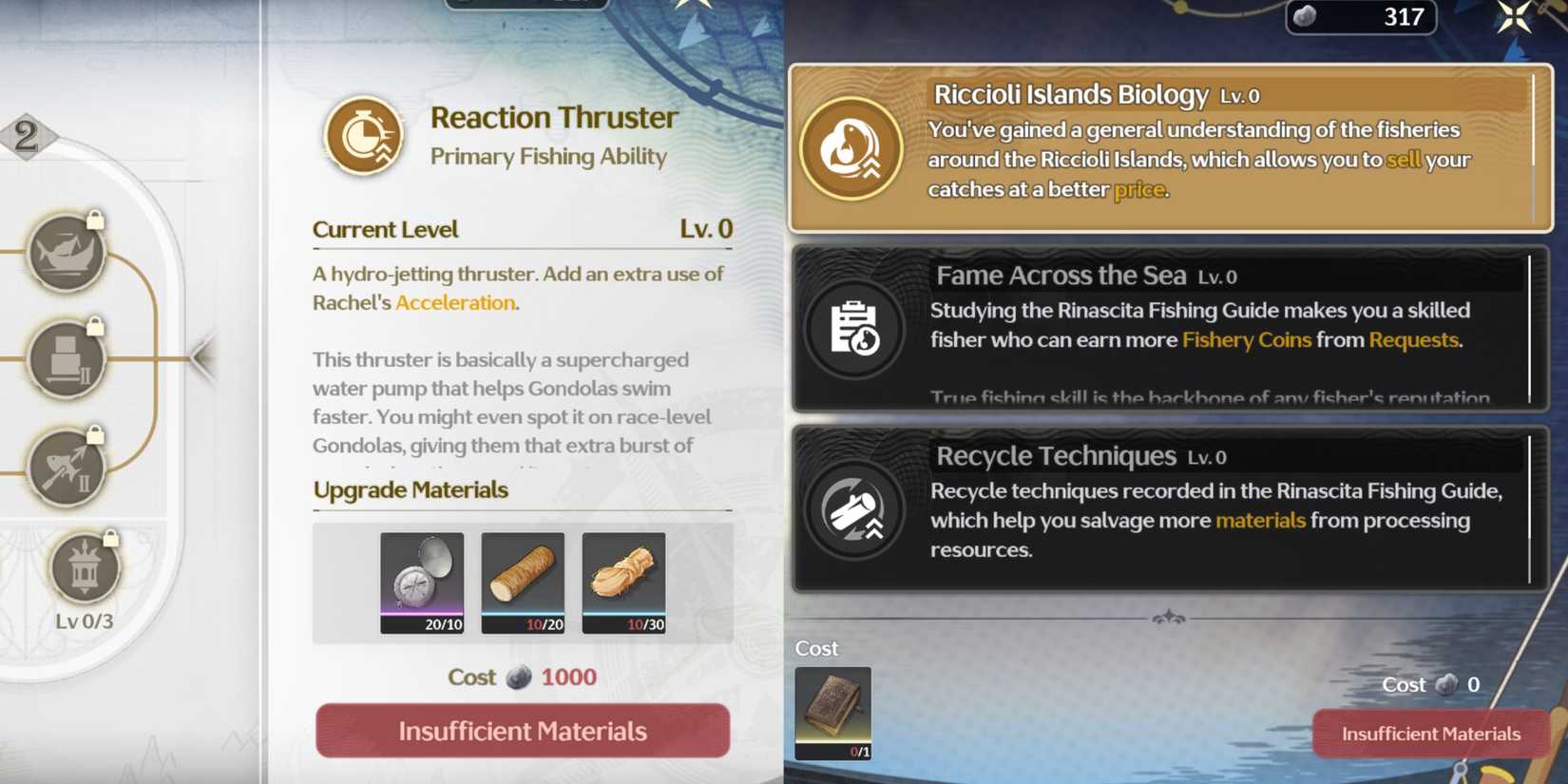Viewport: 1568px width, 784px height.
Task: Click the left-pointing collapse arrow beside the panel
Action: (200, 359)
